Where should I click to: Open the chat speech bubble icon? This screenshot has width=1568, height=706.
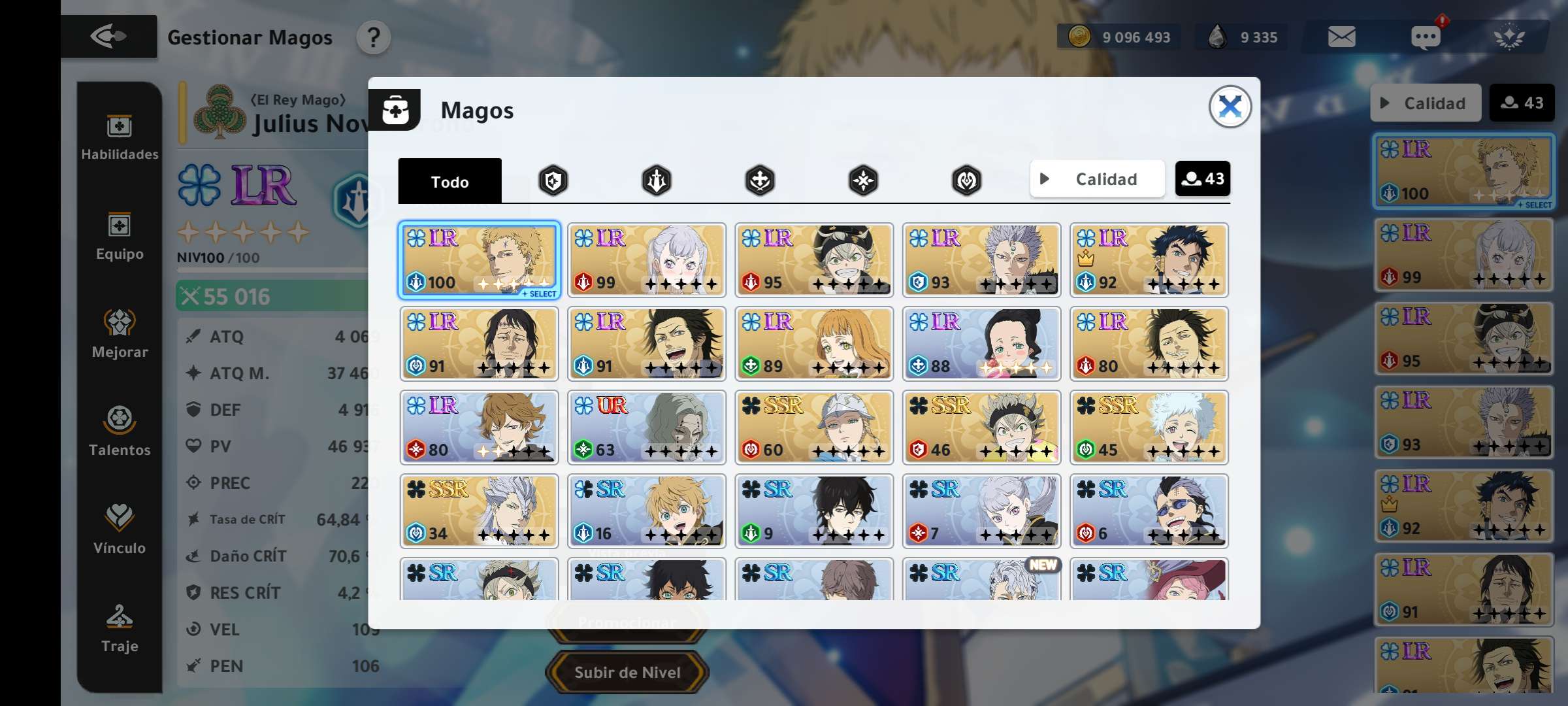point(1425,37)
